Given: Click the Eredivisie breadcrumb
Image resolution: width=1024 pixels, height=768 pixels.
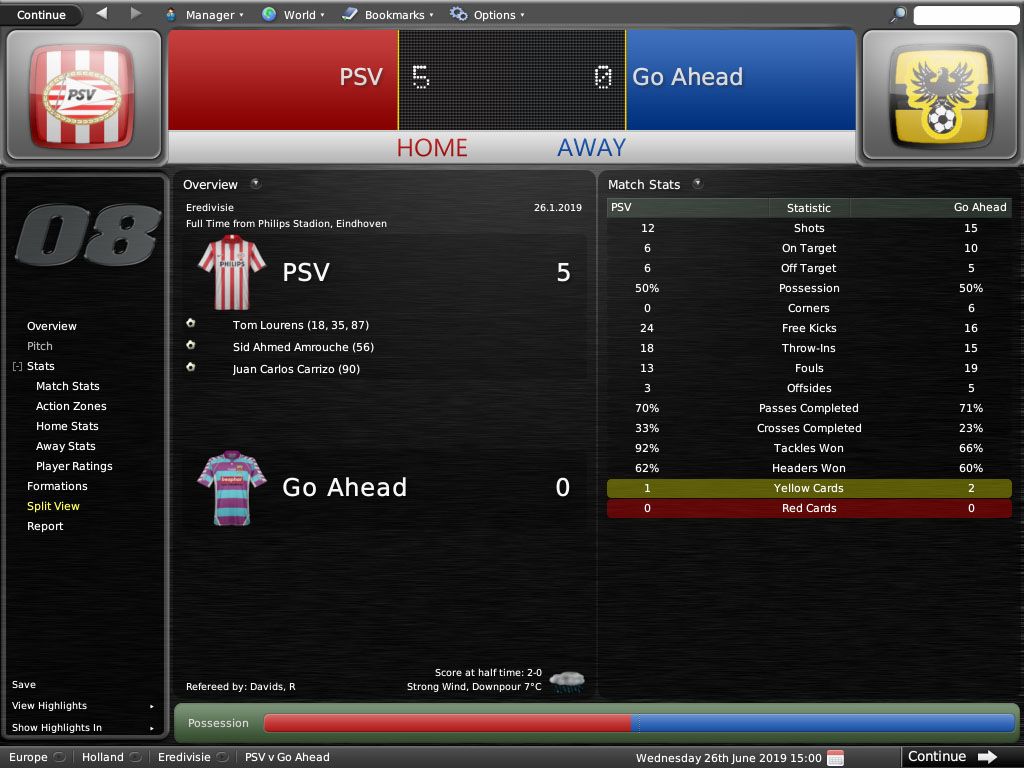Looking at the screenshot, I should click(185, 757).
